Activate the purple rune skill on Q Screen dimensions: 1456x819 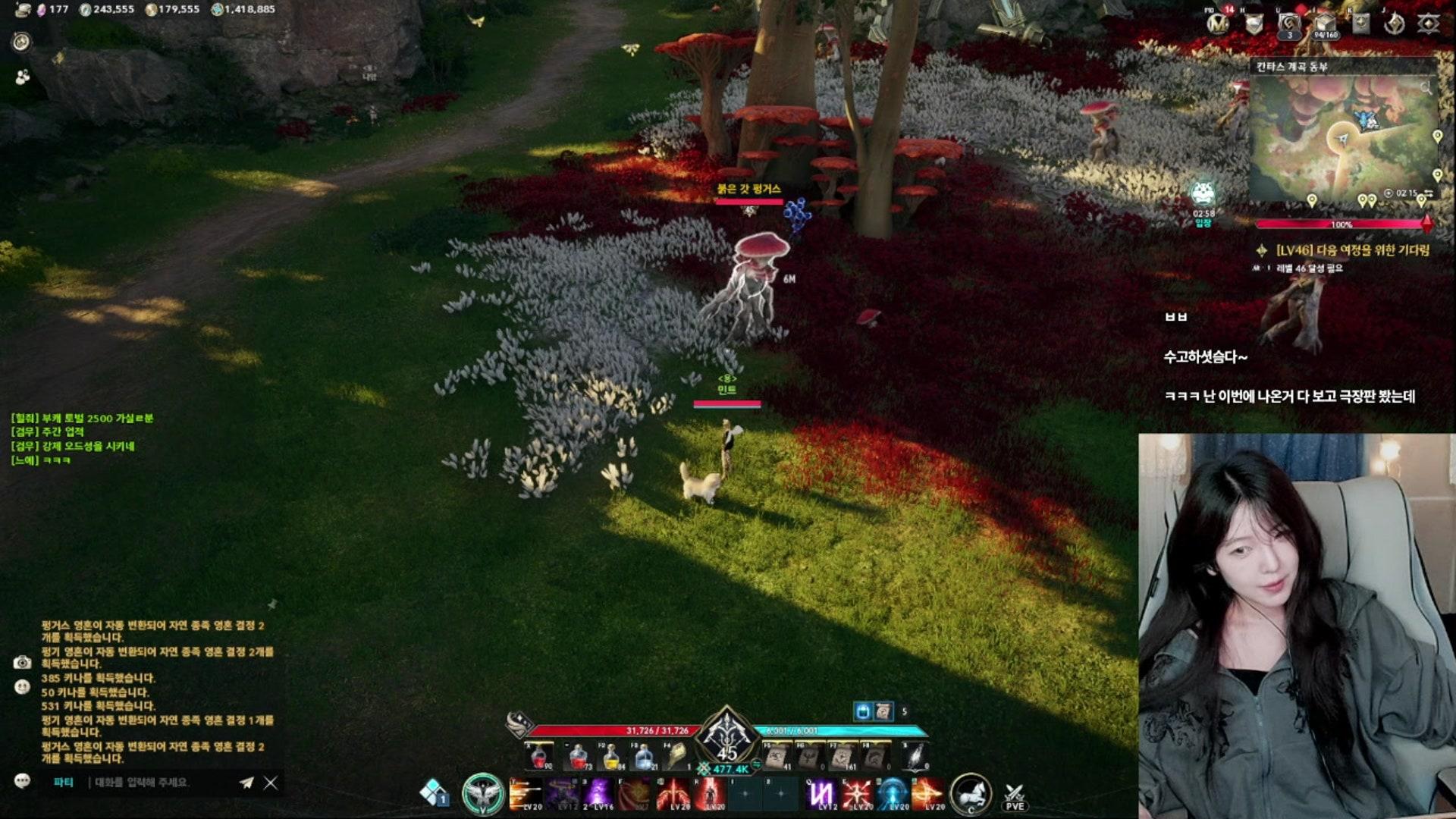point(821,795)
